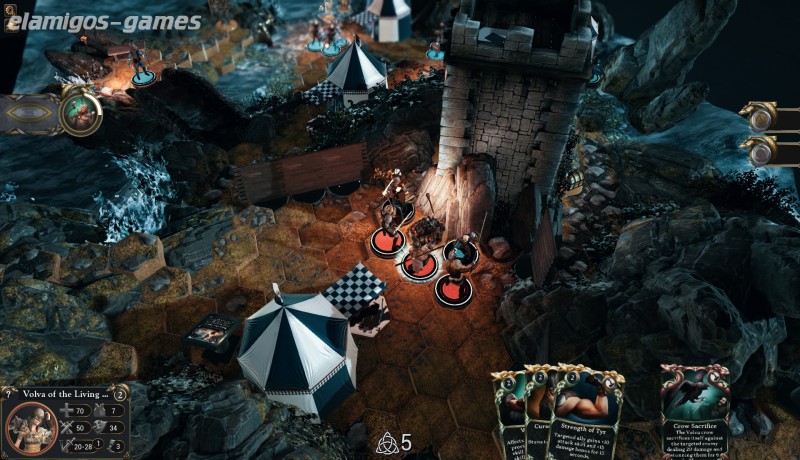Select the Crow Sacrifice card

[x=694, y=412]
